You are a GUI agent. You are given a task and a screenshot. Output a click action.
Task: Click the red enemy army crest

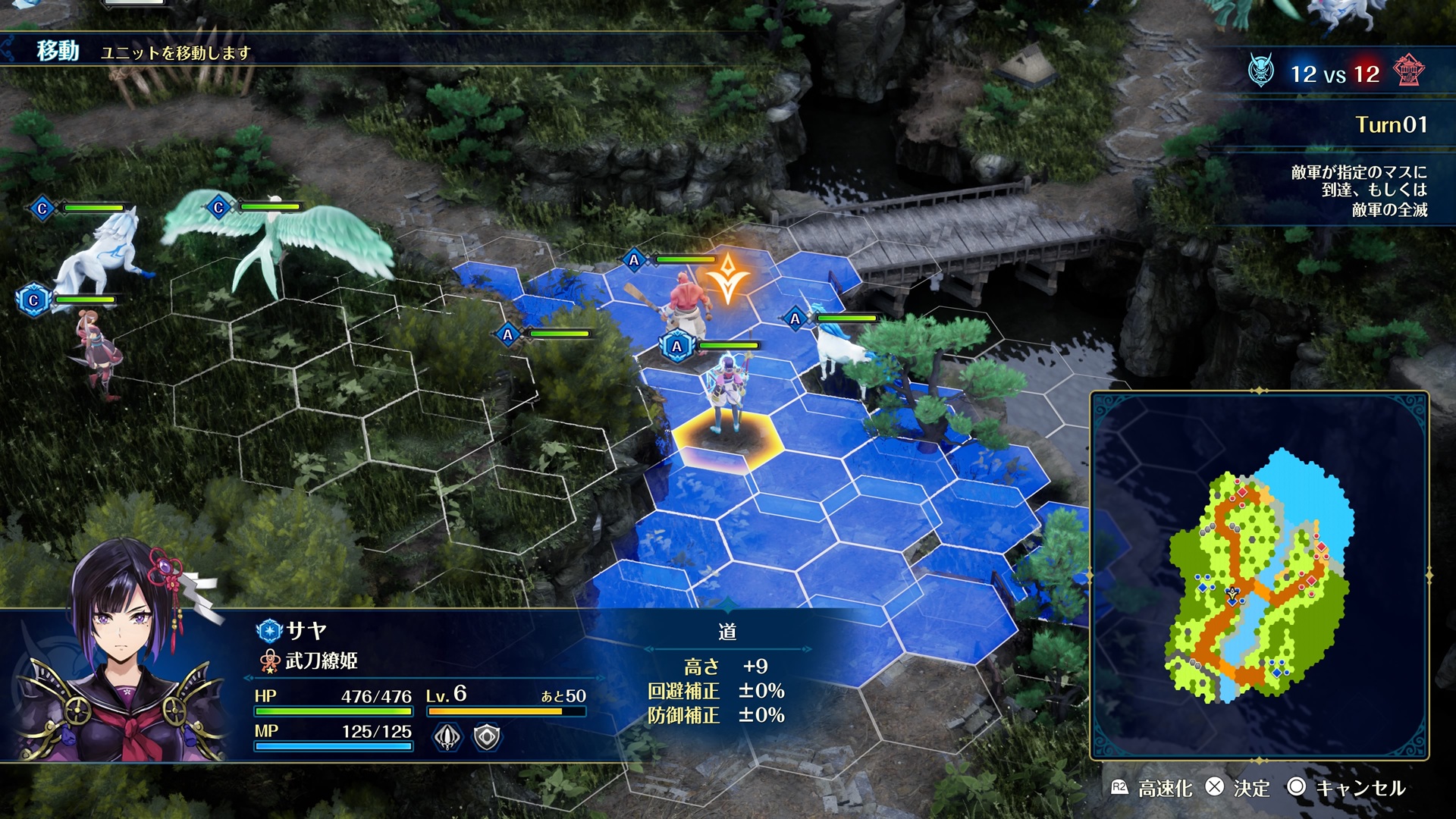point(1409,72)
